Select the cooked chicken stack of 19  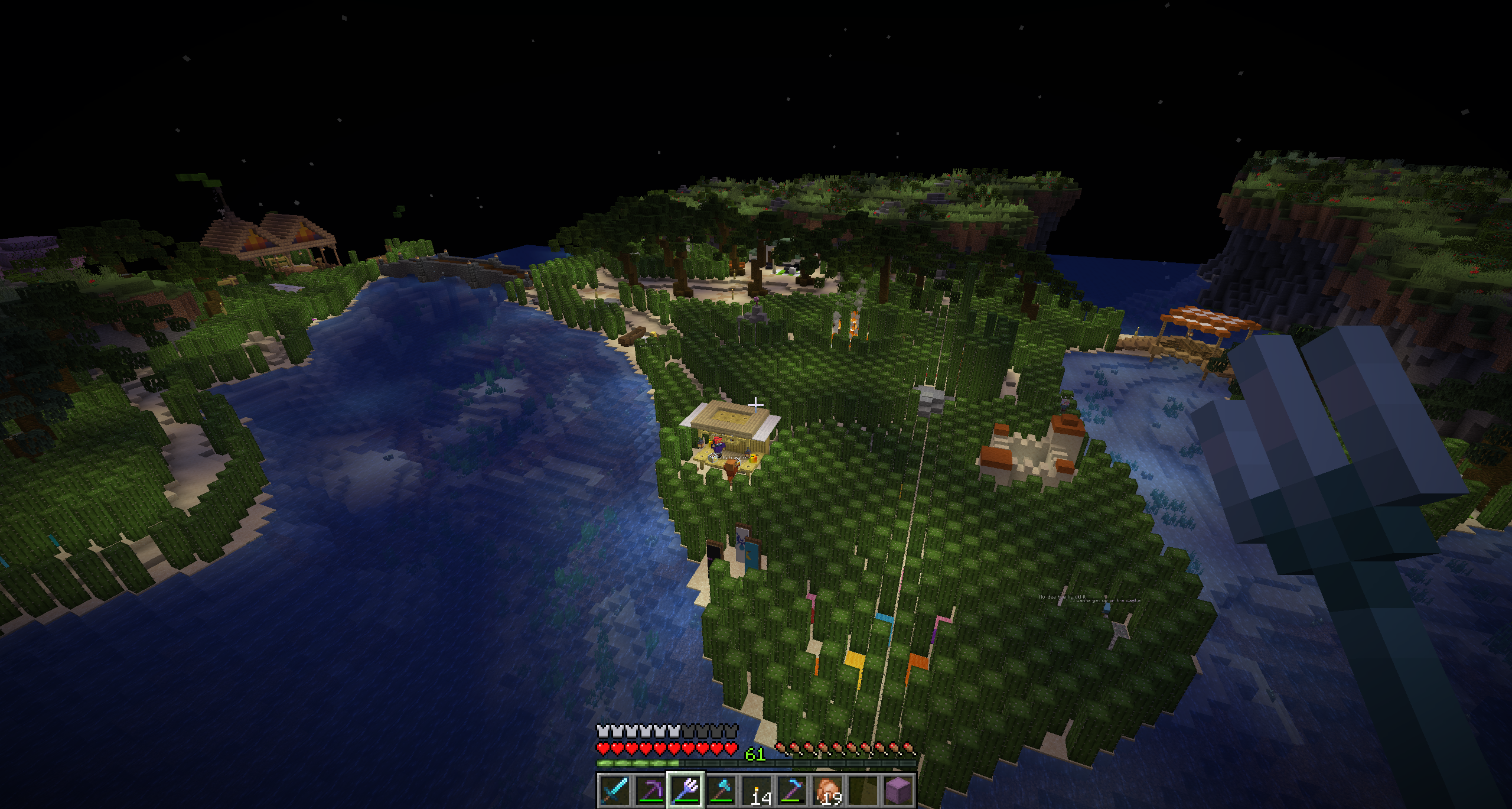click(x=828, y=790)
